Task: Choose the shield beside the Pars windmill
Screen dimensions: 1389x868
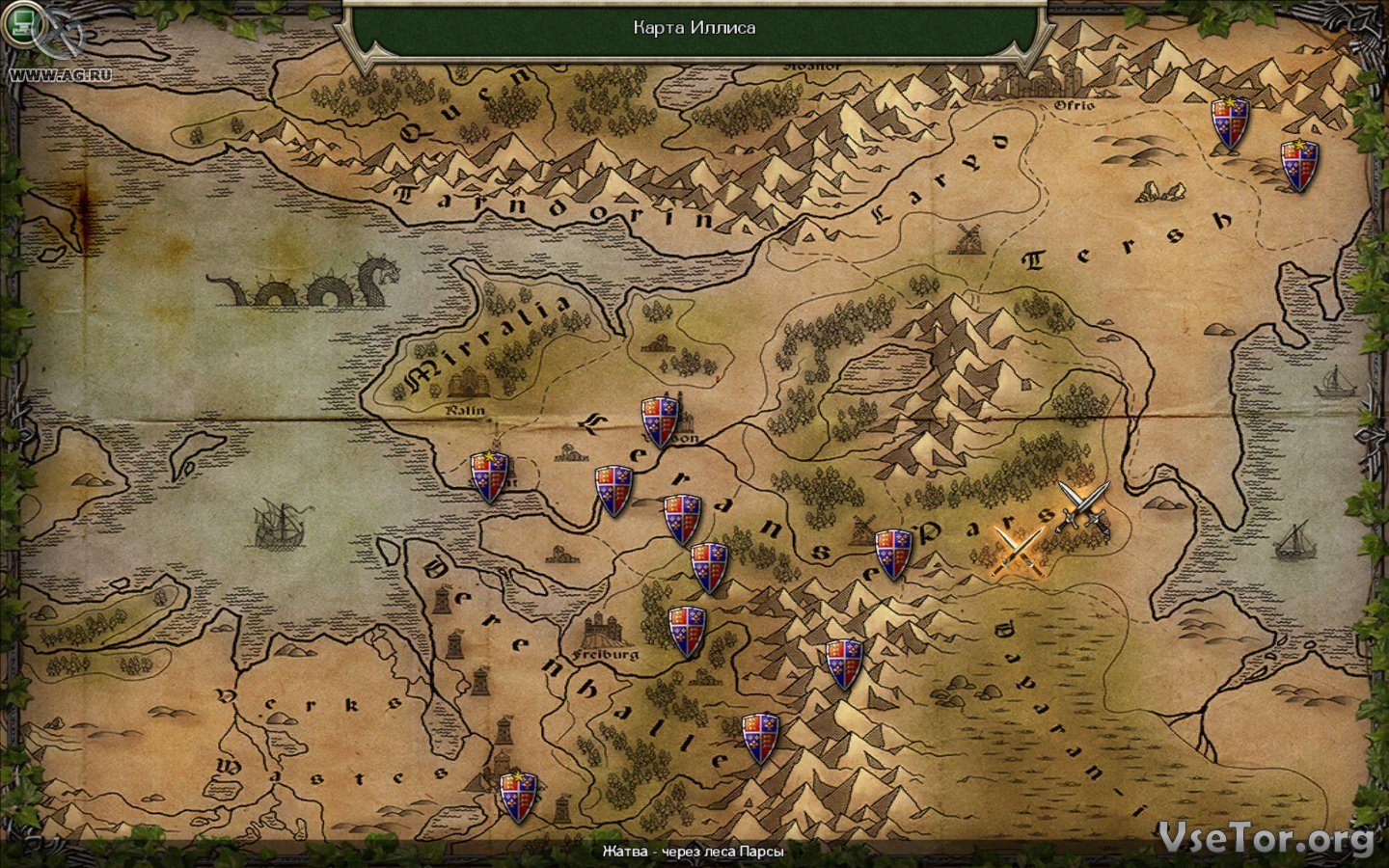Action: (x=893, y=554)
